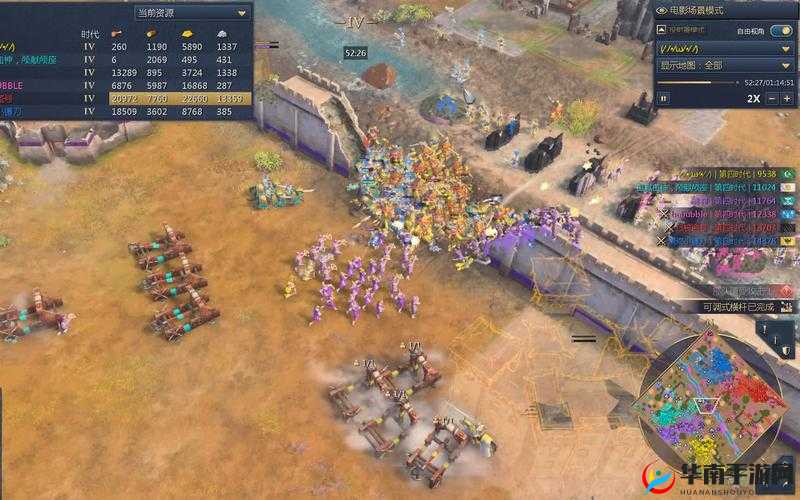The image size is (800, 500).
Task: Pause the replay playback
Action: click(x=663, y=98)
